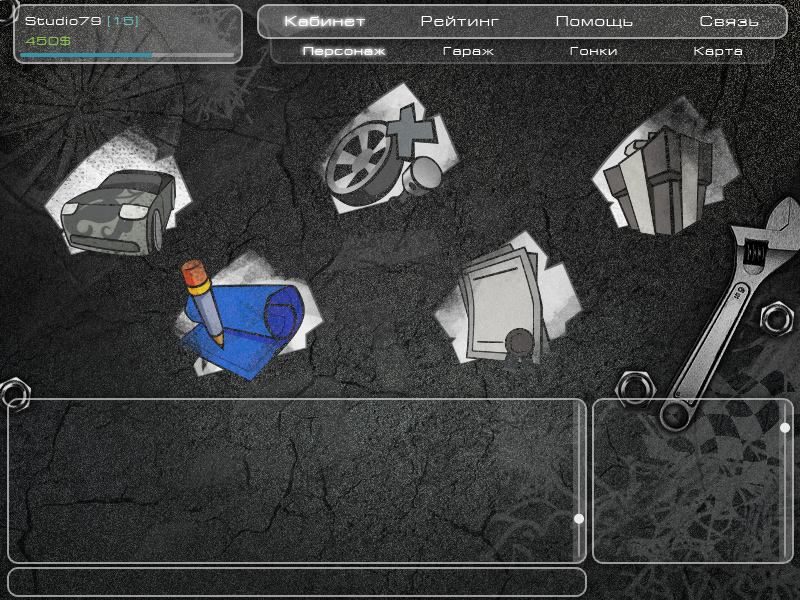Open the Связь menu
This screenshot has height=600, width=800.
(x=729, y=21)
